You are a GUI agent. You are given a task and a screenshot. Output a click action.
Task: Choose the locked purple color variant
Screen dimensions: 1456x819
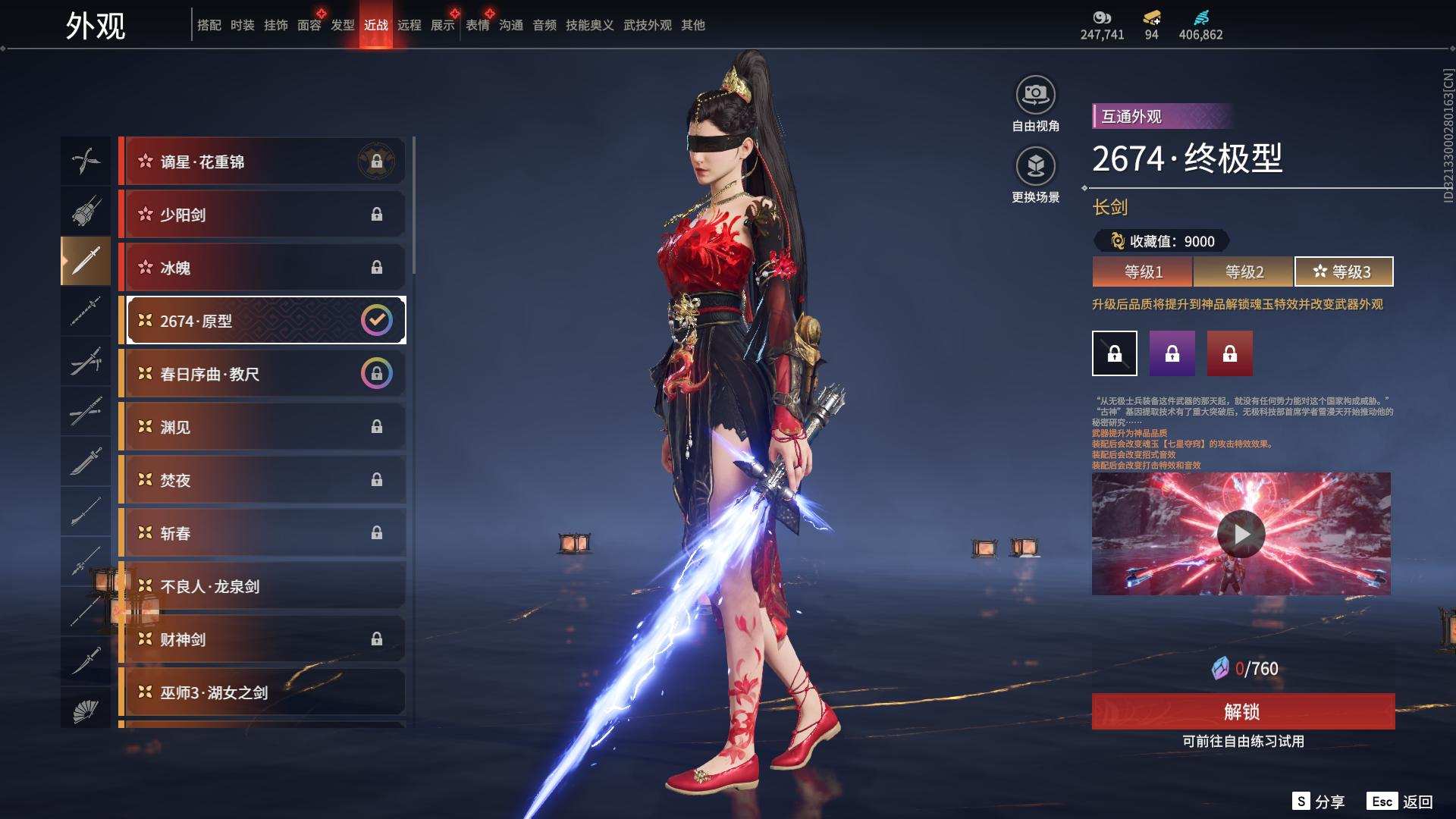pos(1172,353)
